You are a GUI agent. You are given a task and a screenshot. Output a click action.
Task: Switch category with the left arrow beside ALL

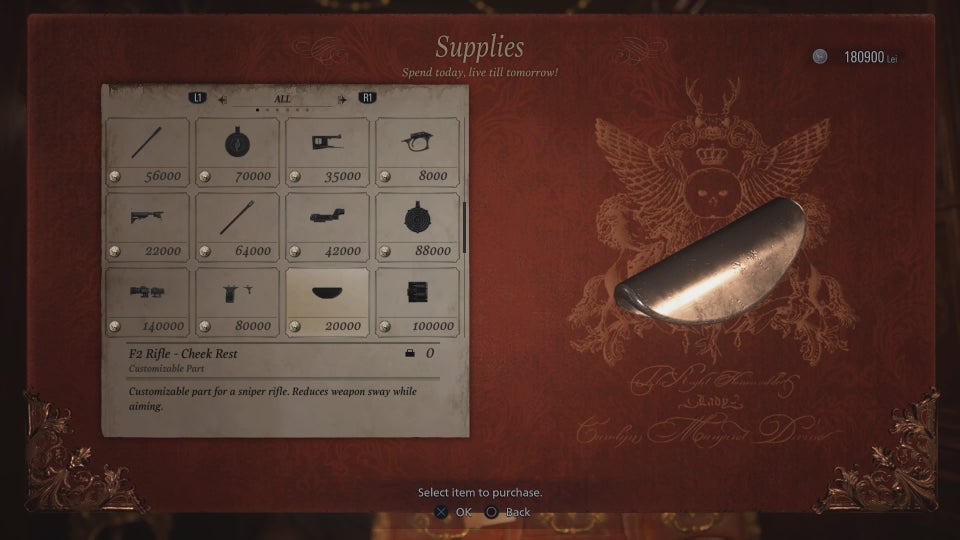(x=223, y=99)
